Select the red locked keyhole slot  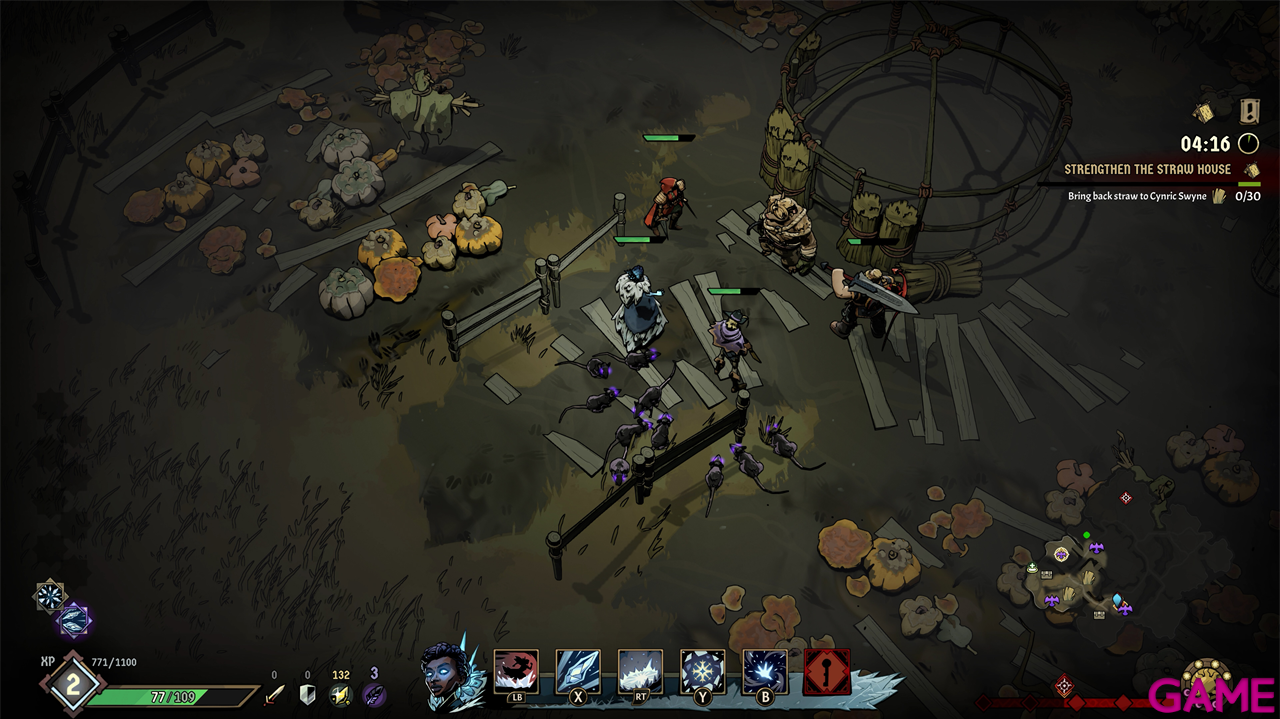tap(827, 671)
